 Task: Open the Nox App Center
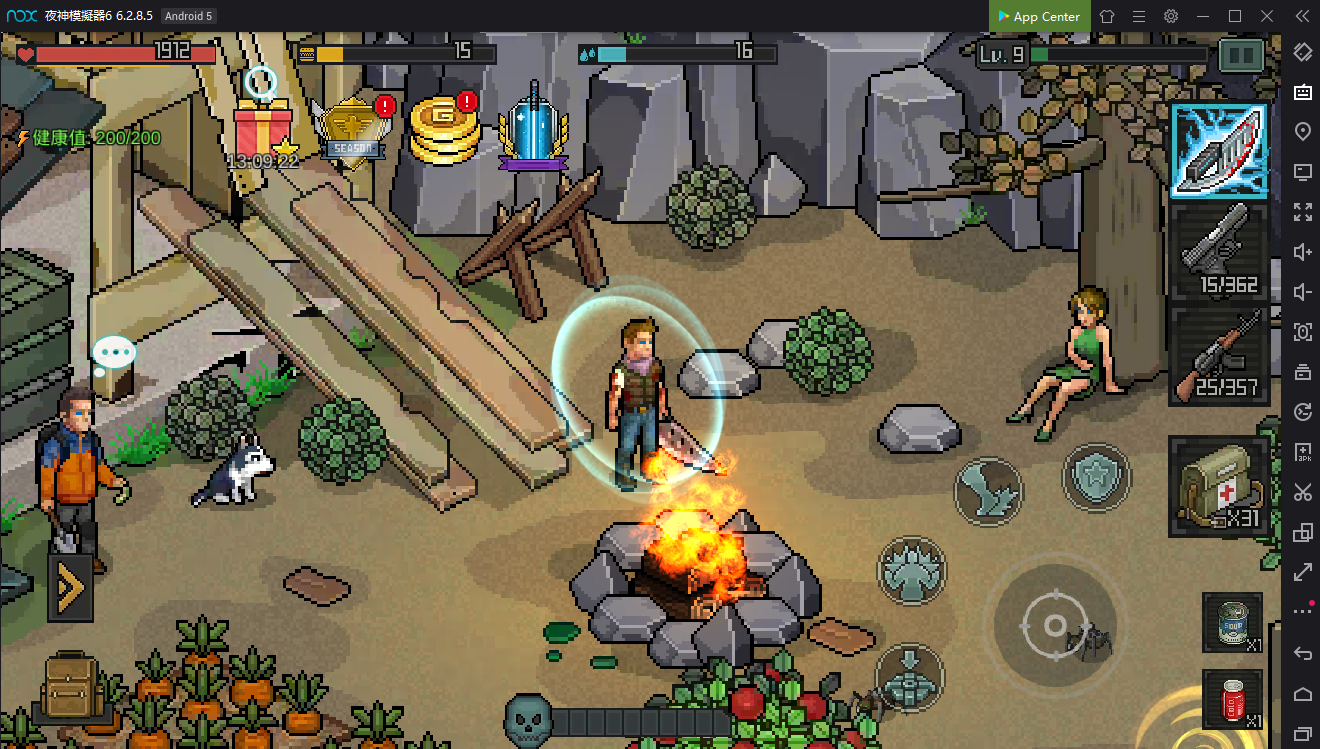[x=1037, y=16]
